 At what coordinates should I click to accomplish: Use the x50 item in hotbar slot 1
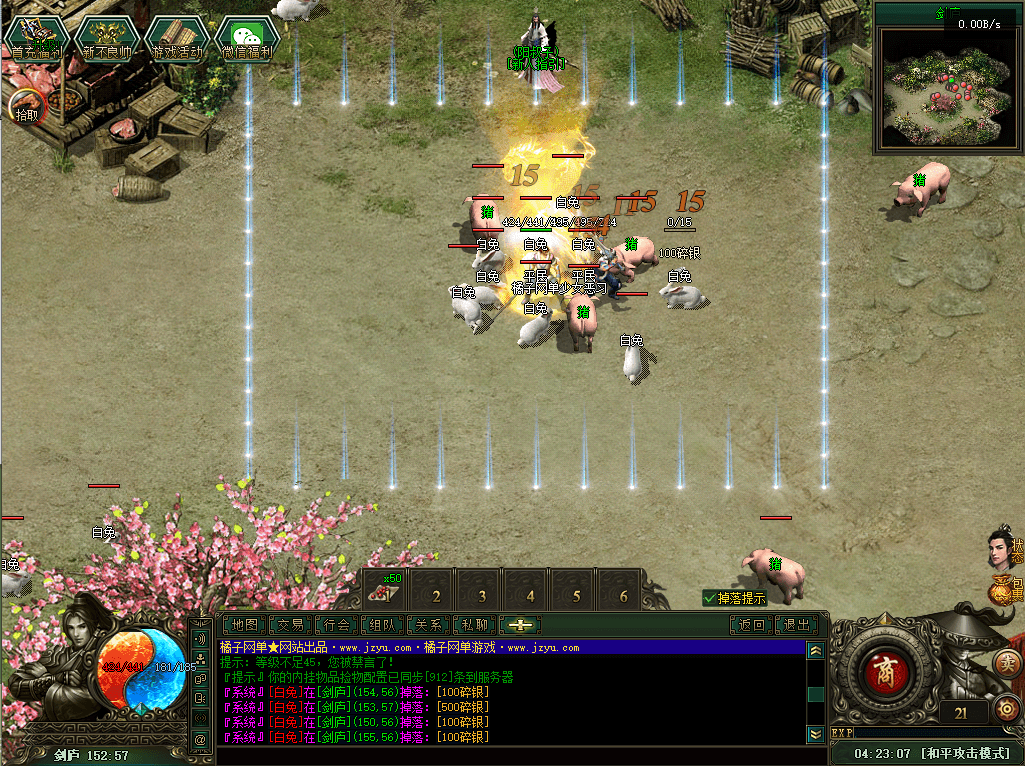[384, 587]
